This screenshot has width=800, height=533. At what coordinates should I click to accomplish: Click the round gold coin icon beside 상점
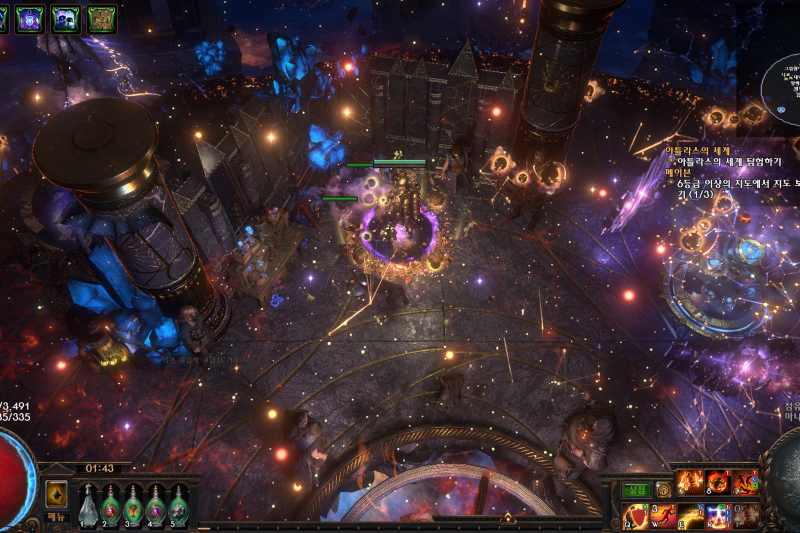663,490
